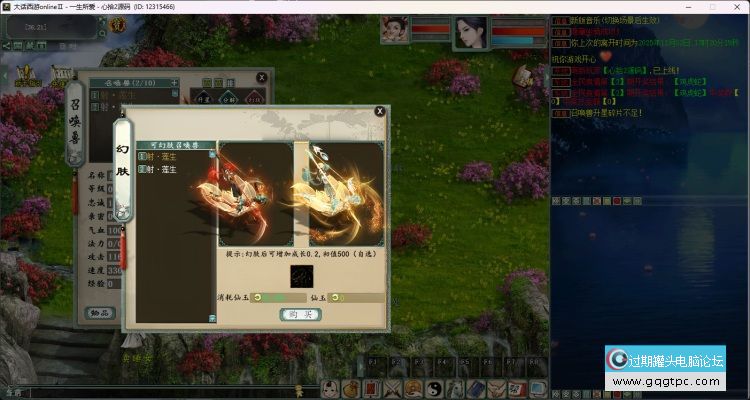Choose the red flame skin preview
Viewport: 750px width, 400px height.
click(252, 194)
